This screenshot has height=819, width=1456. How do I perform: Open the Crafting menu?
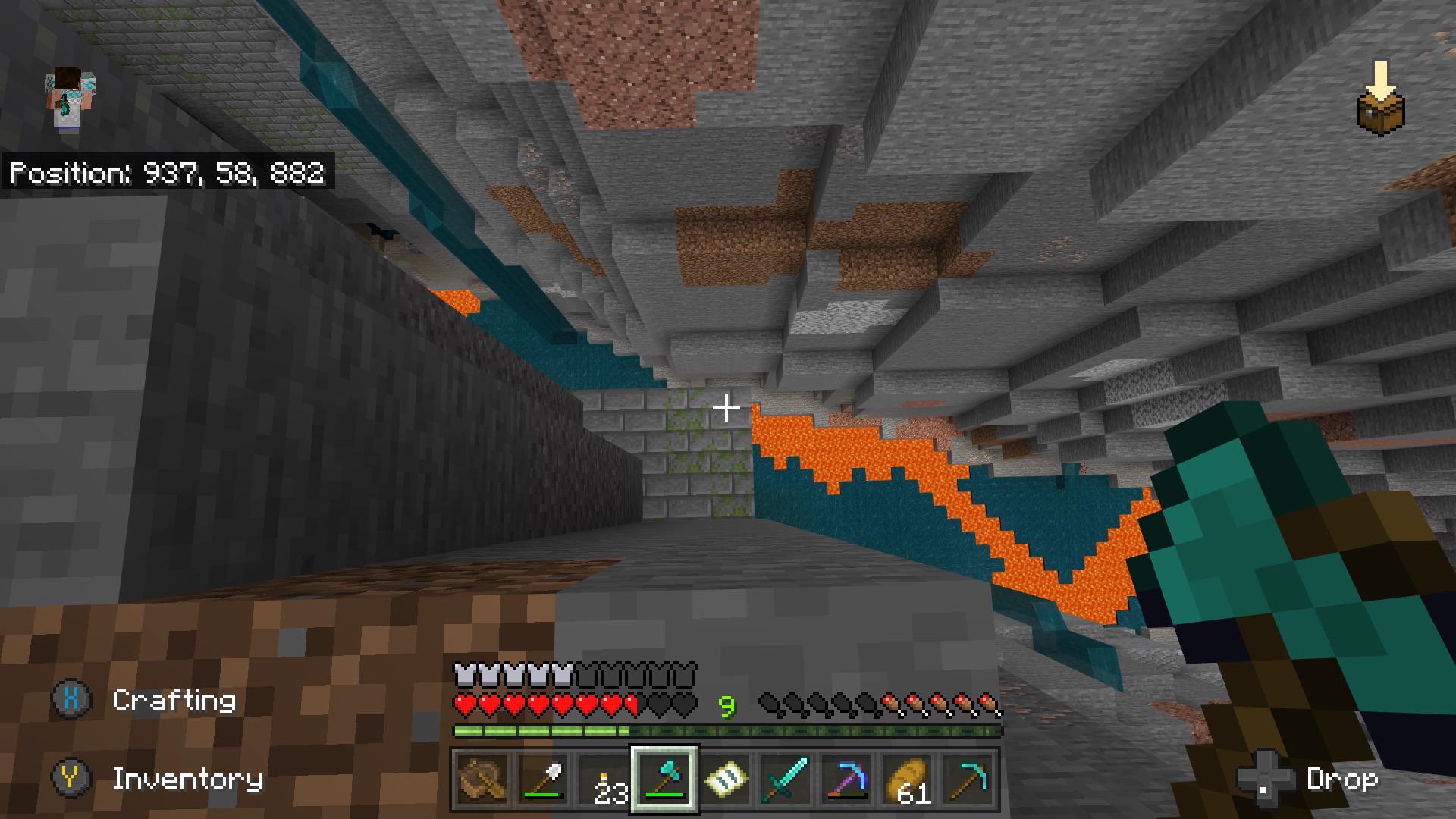(174, 699)
